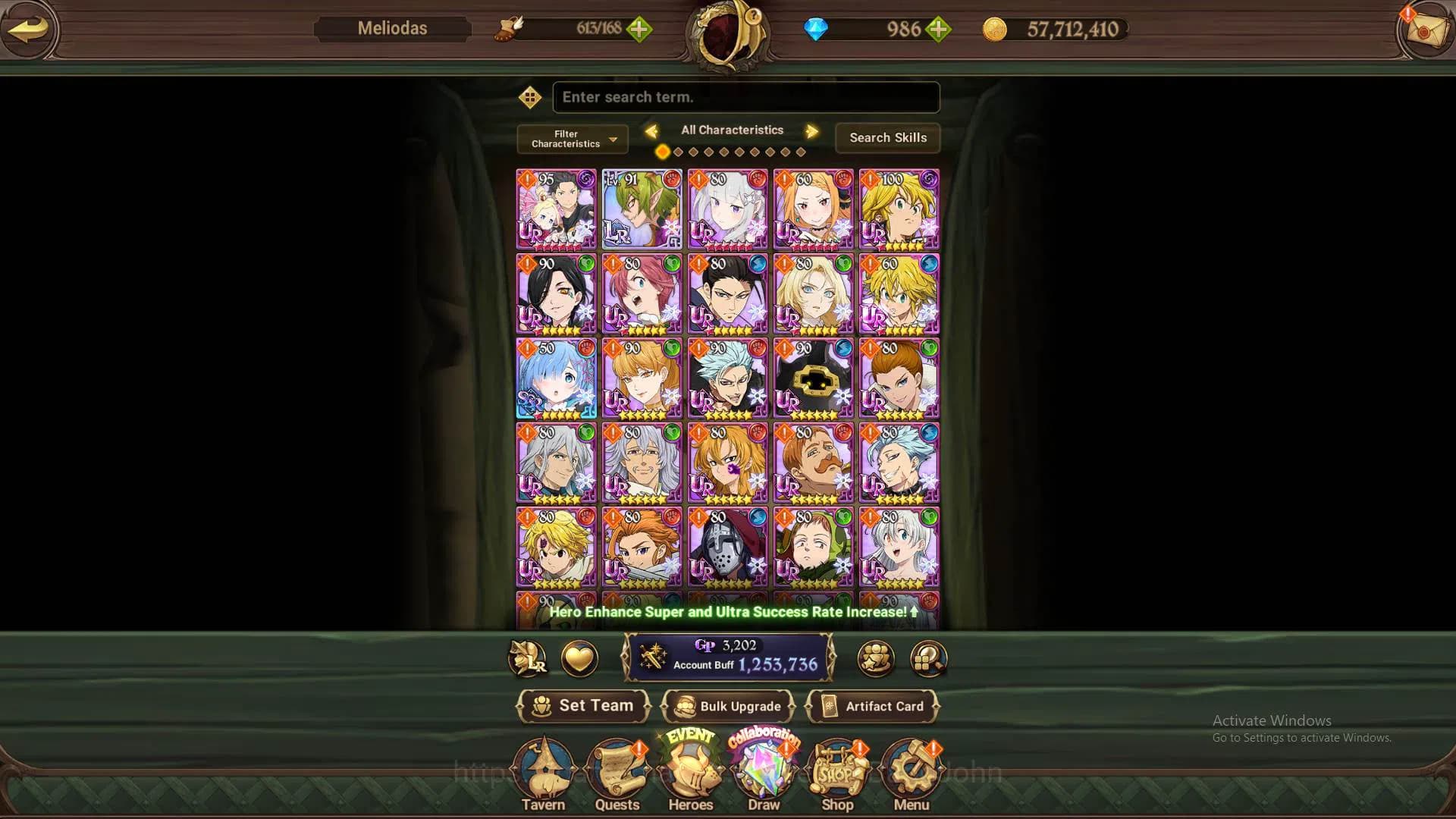Screen dimensions: 1456x819
Task: Click right arrow beside All Characteristics
Action: [x=812, y=130]
